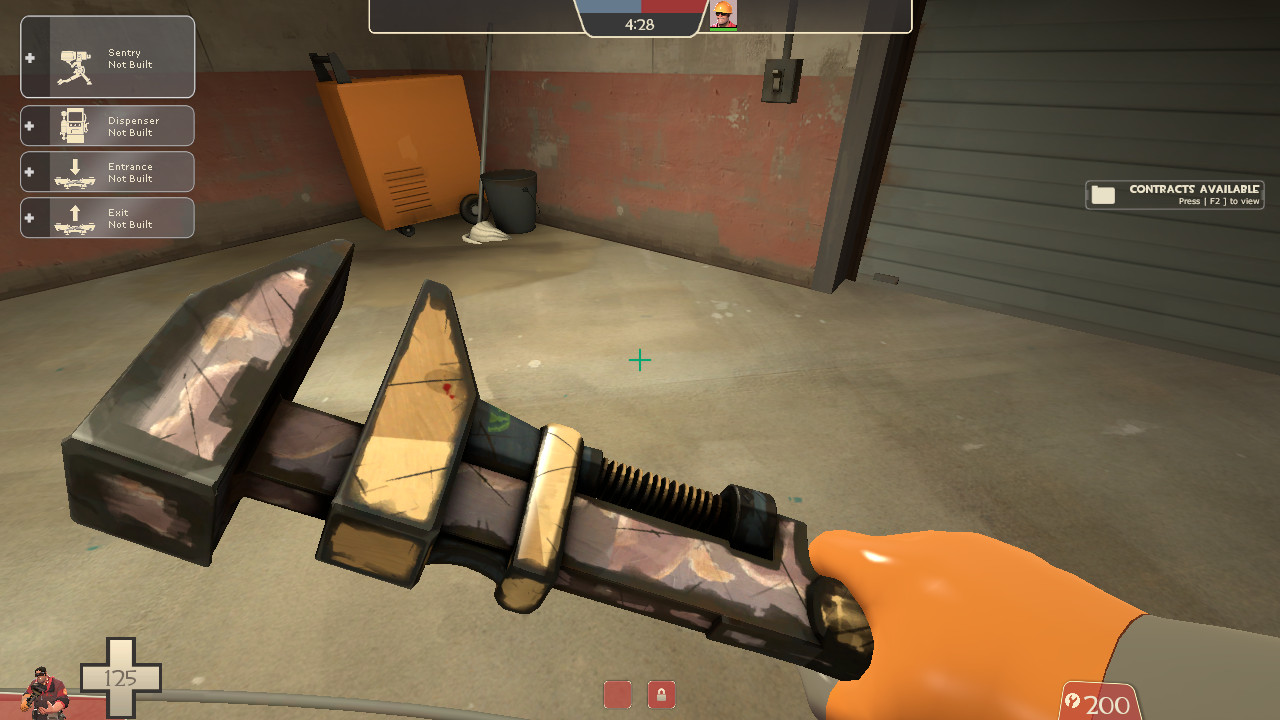Toggle the unlocked red control point square
The image size is (1280, 720).
click(617, 694)
